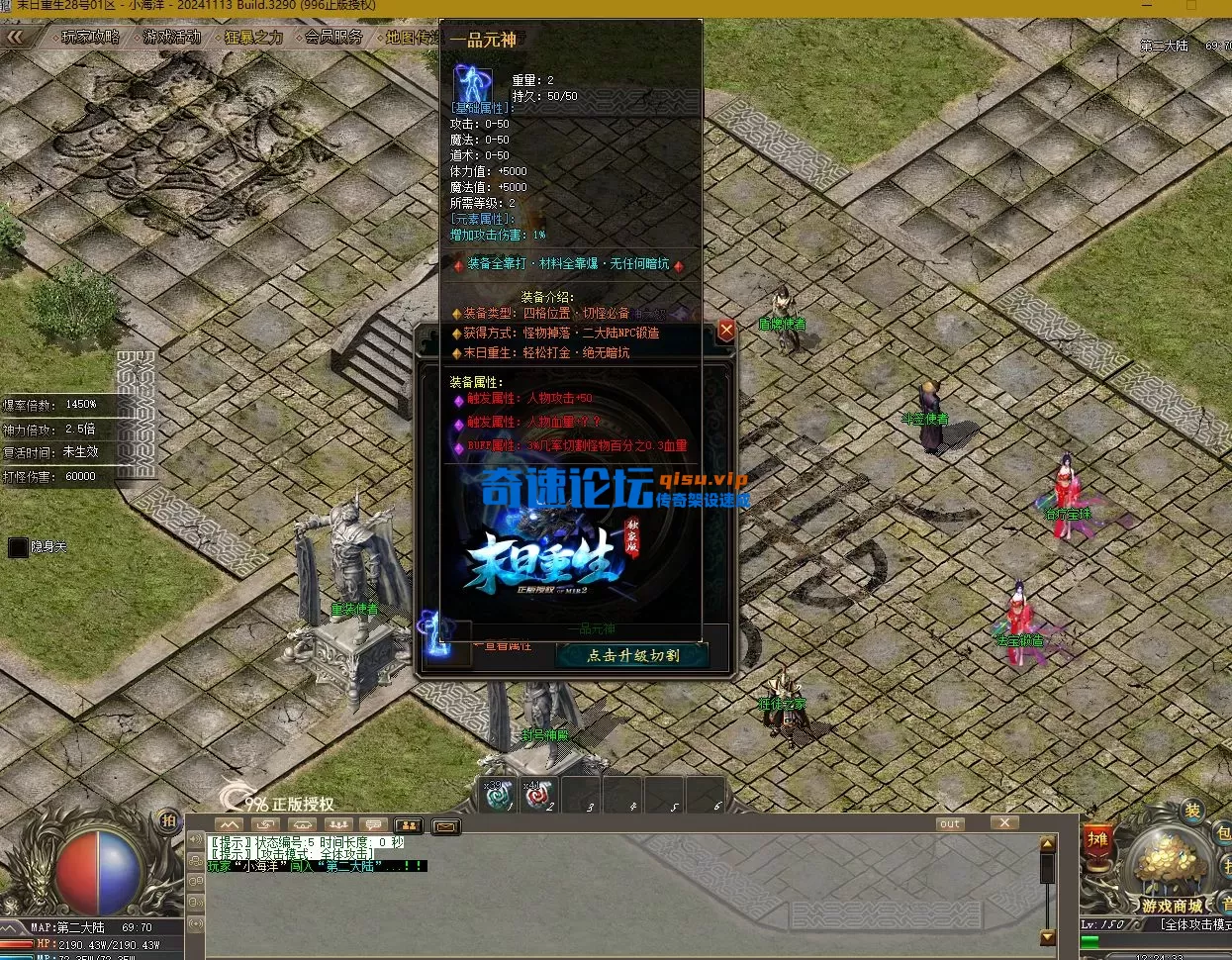Viewport: 1232px width, 960px height.
Task: Close the equipment upgrade dialog
Action: point(726,331)
